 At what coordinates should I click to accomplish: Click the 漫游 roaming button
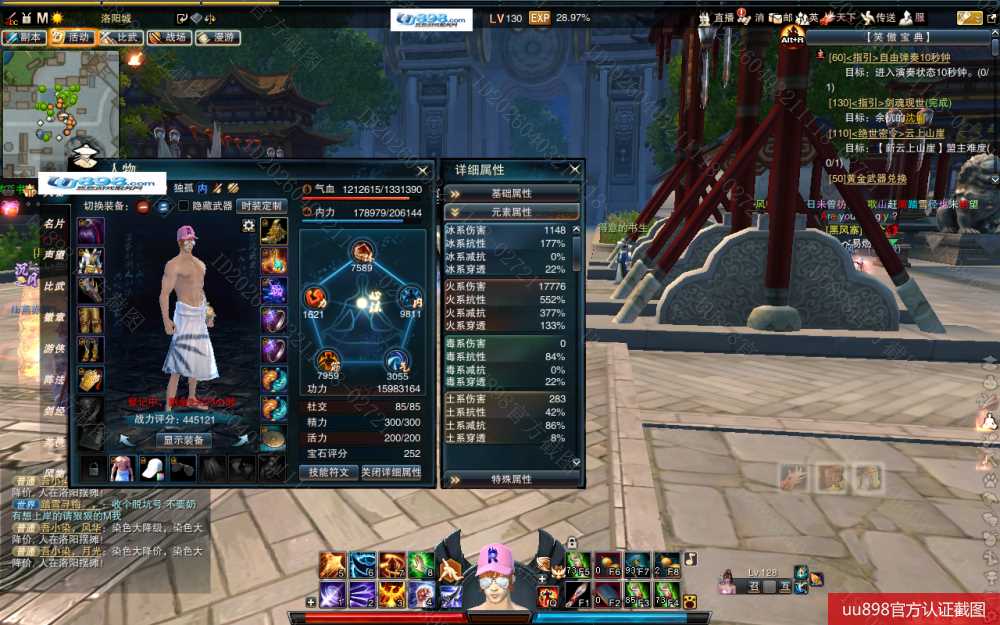pos(216,37)
